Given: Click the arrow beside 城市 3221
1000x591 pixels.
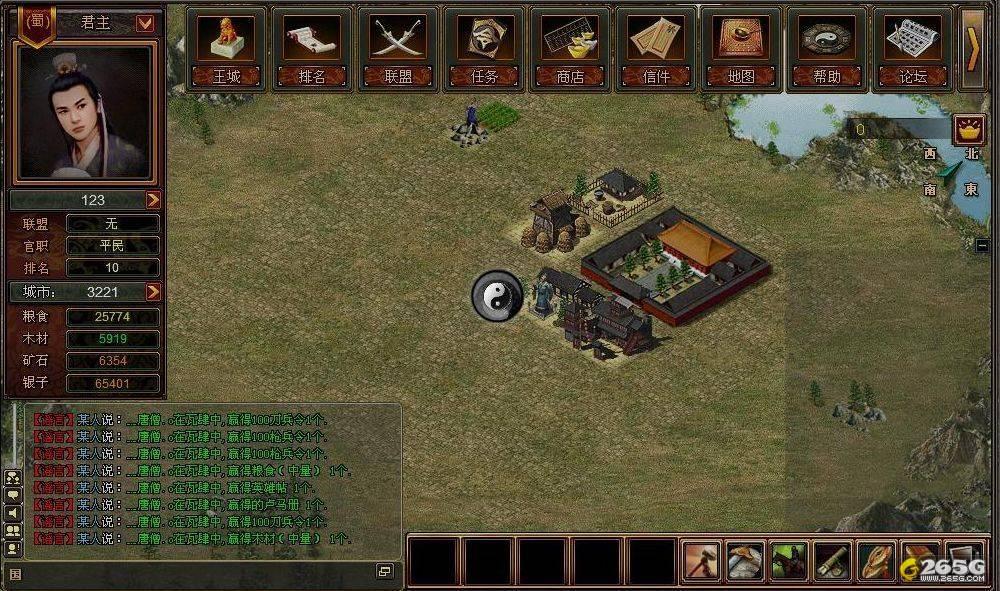Looking at the screenshot, I should 153,292.
